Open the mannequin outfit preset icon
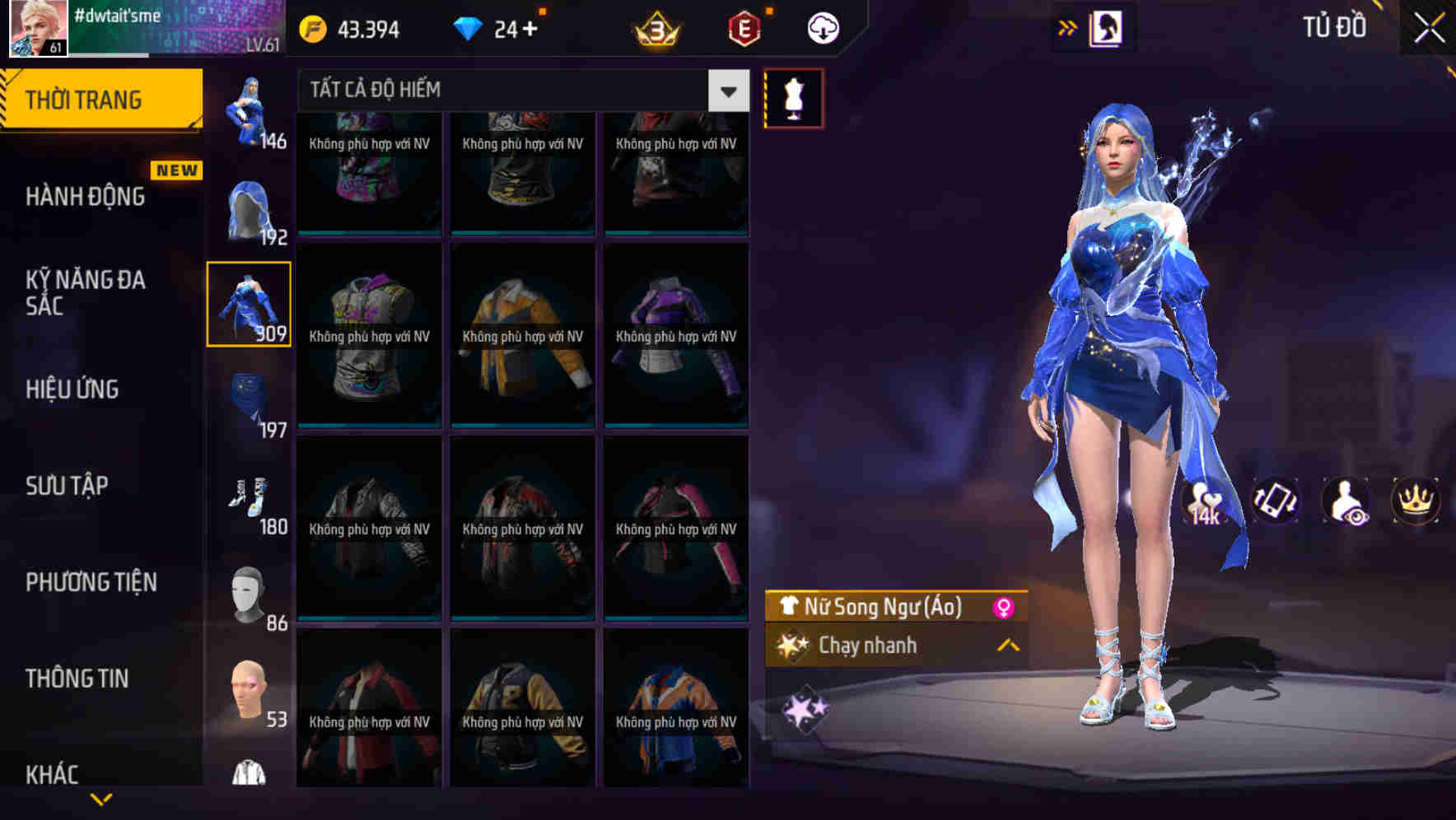Screen dimensions: 1456x820 point(793,97)
